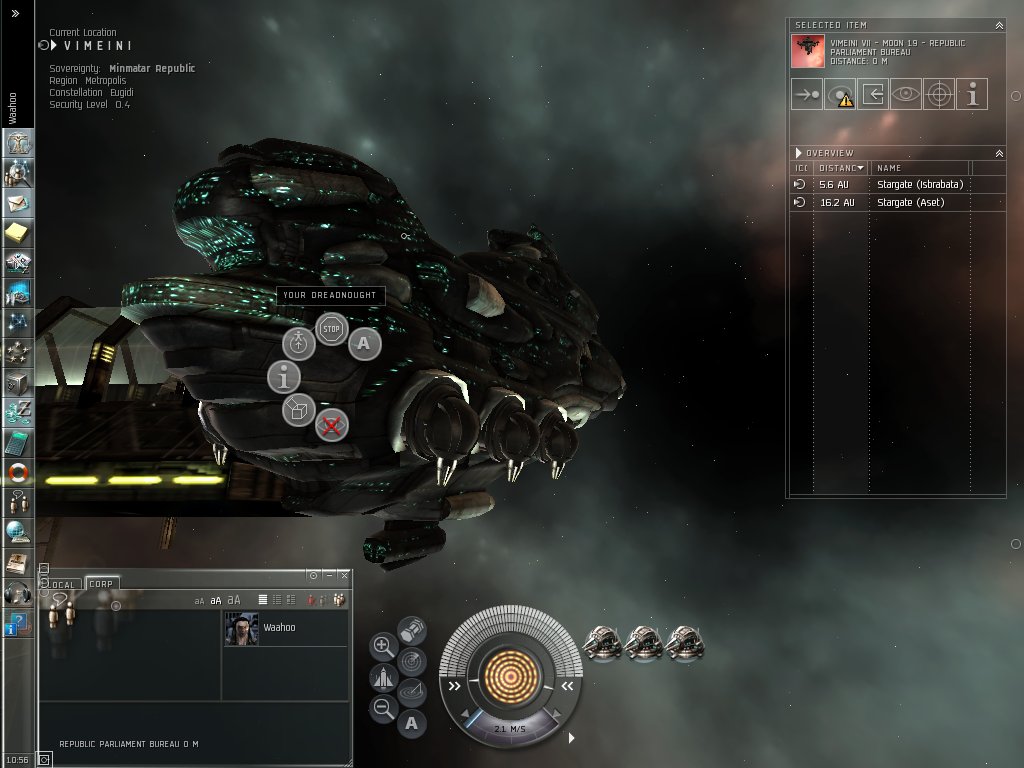Open the calculator from the sidebar
Screen dimensions: 1024x768
pos(18,443)
